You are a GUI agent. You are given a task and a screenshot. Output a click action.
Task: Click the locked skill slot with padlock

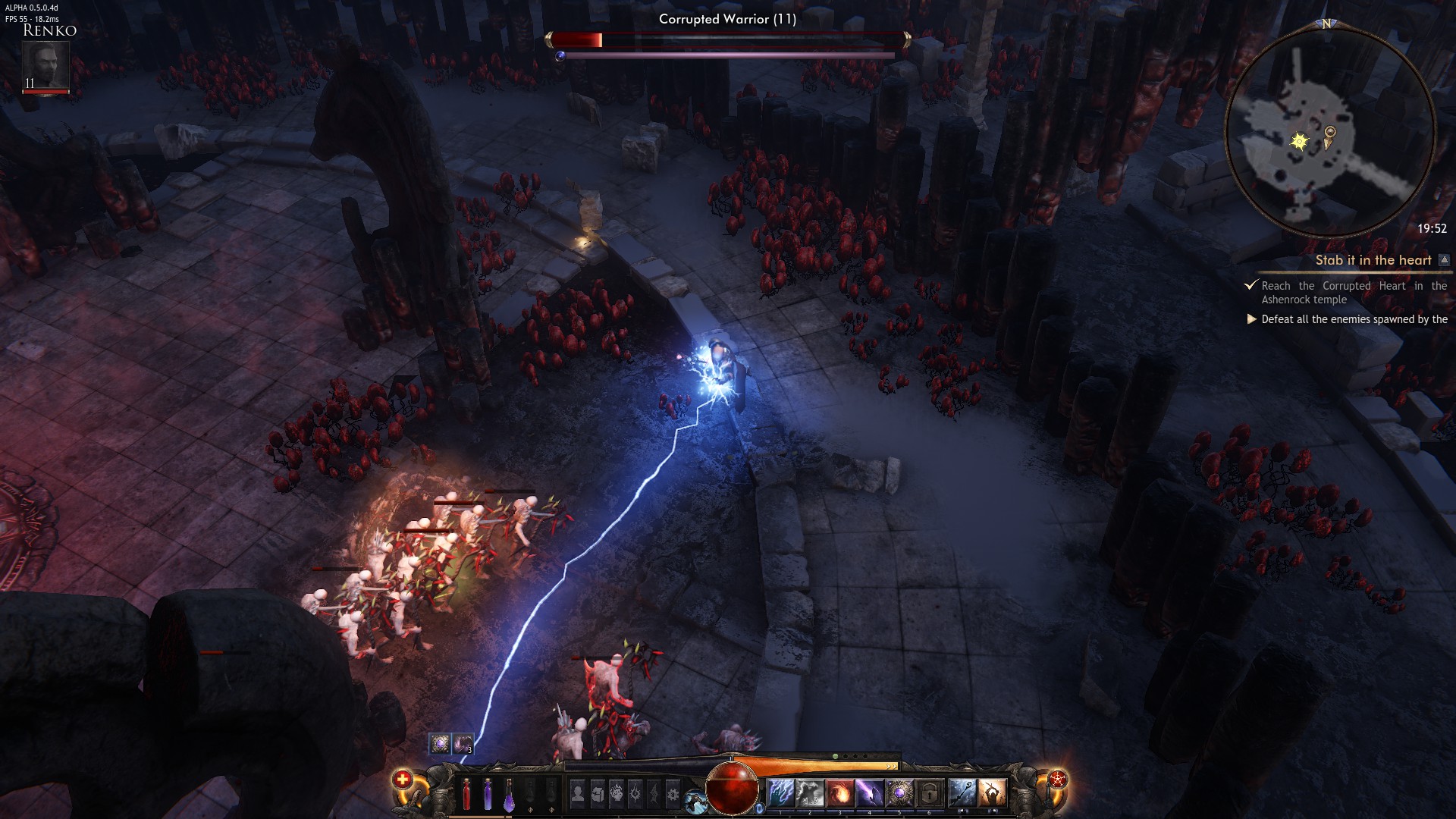pos(929,793)
